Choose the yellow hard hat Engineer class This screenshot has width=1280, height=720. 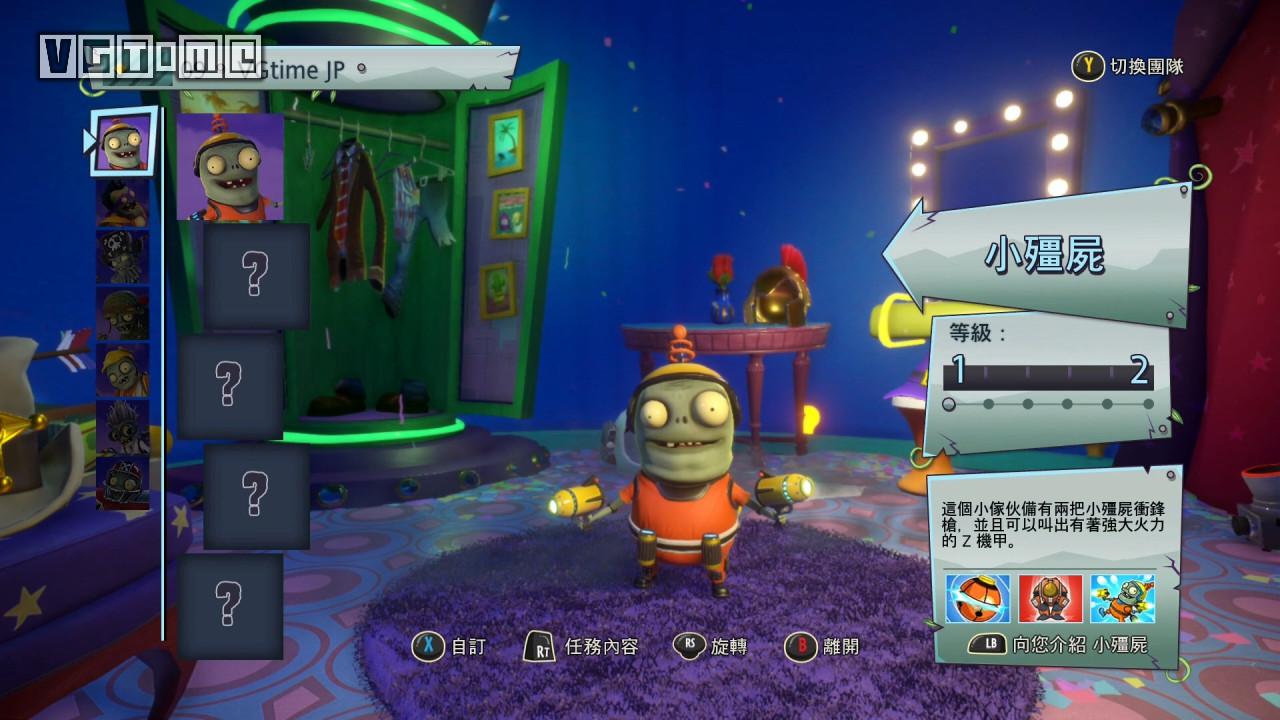[123, 370]
